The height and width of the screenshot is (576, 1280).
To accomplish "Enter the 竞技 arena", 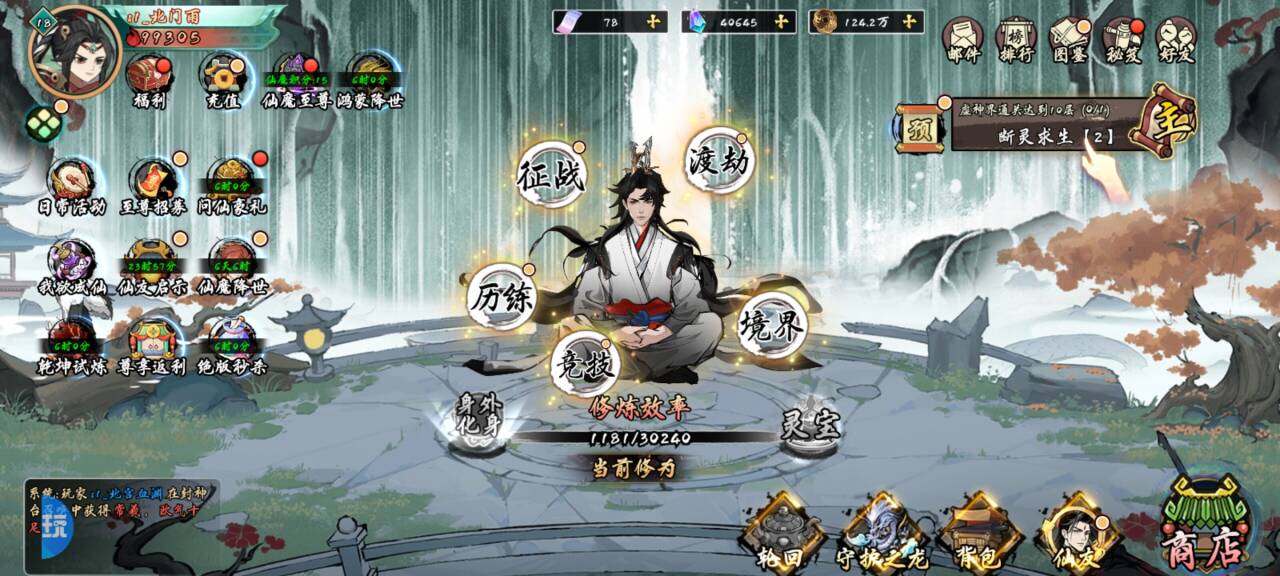I will (585, 364).
